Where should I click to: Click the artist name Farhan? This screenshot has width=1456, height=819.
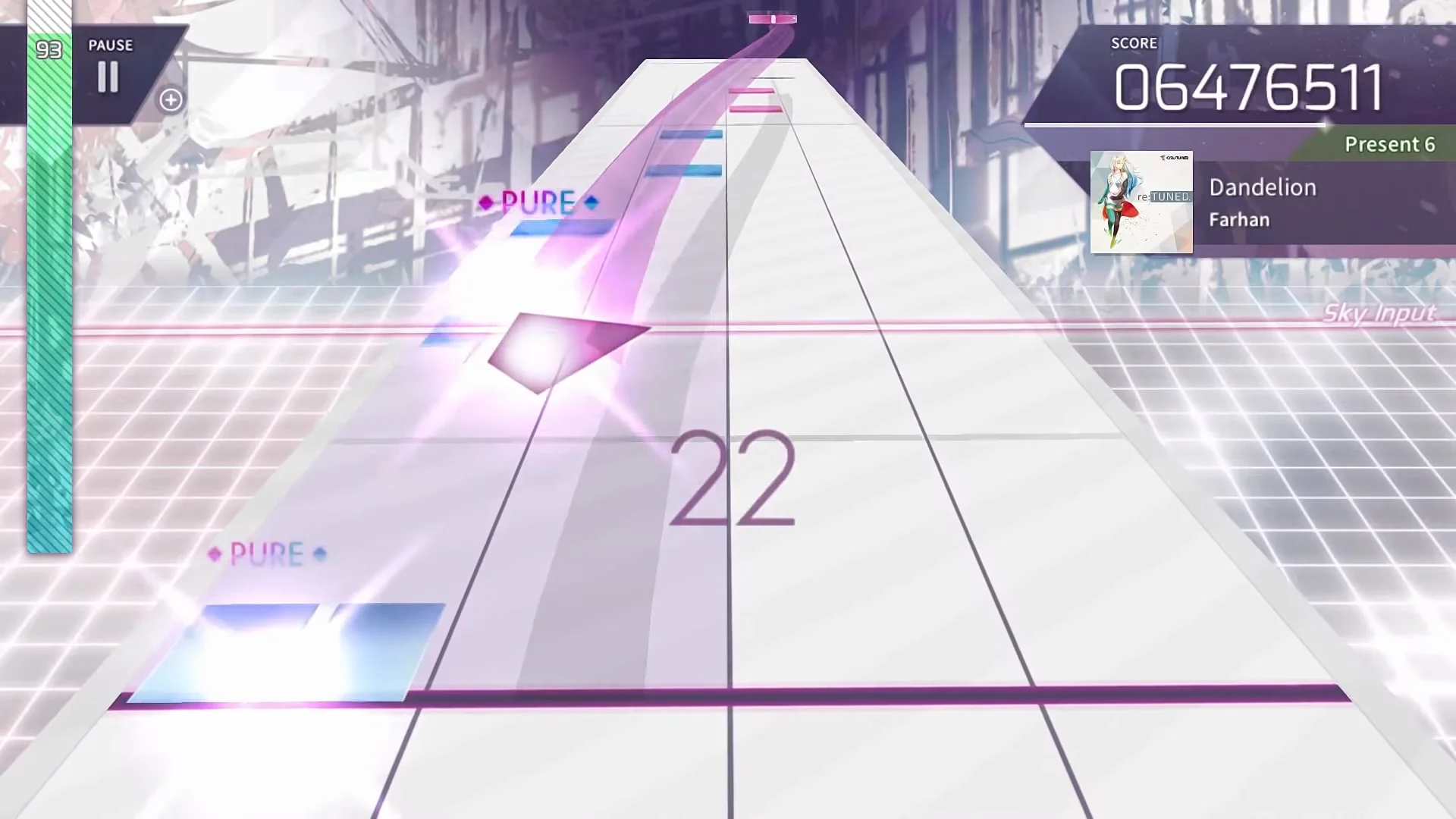(1239, 219)
